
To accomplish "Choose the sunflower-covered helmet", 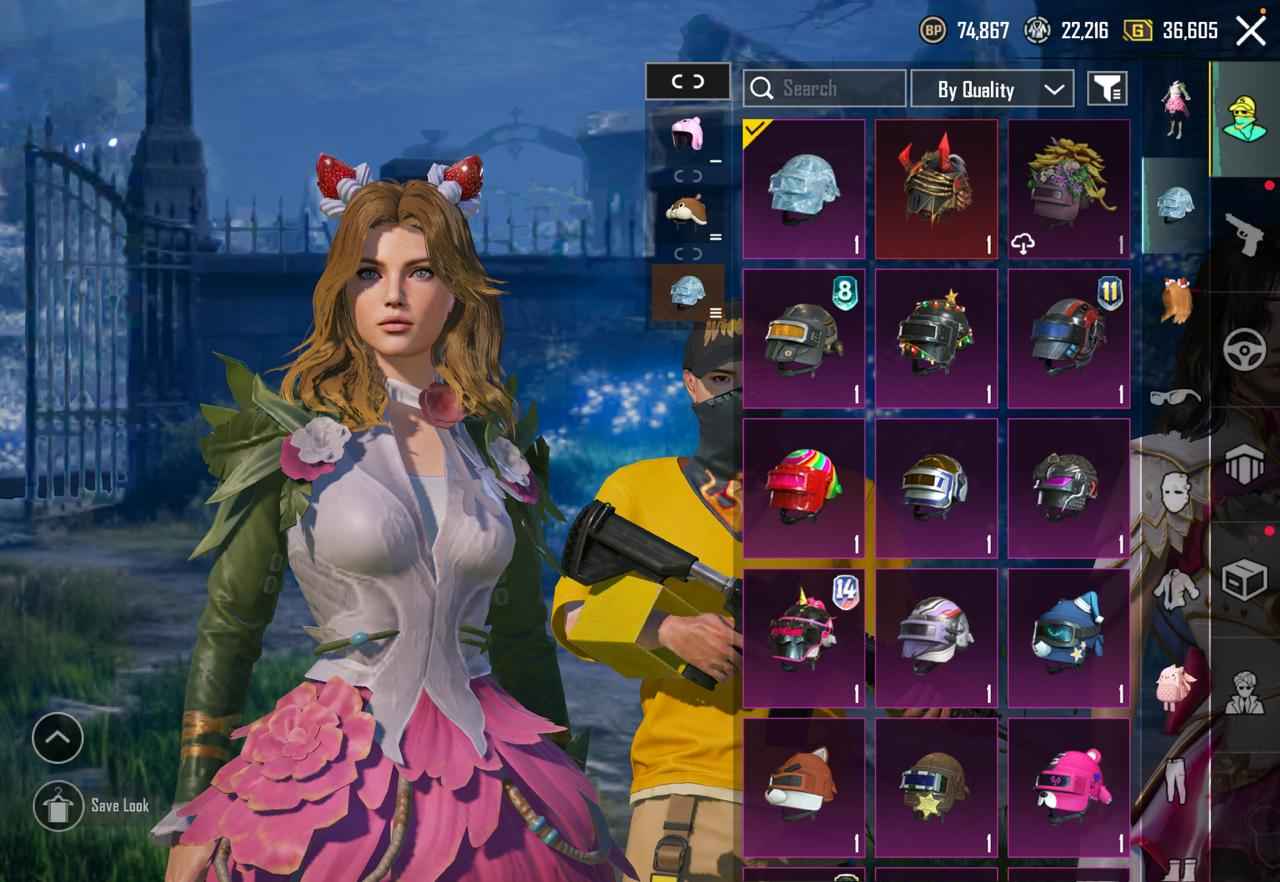I will pyautogui.click(x=1069, y=190).
